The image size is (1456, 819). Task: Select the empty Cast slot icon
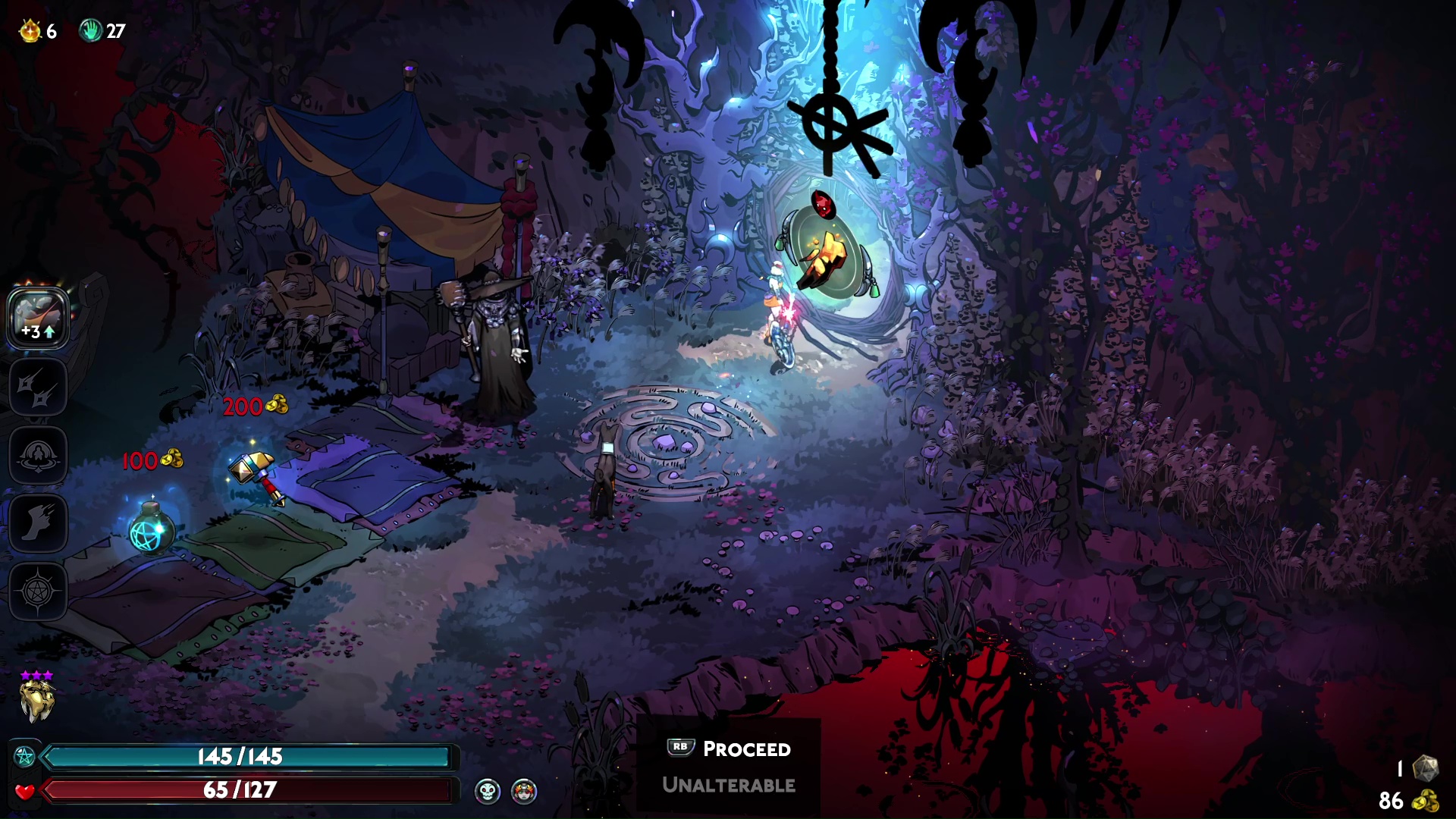pos(38,455)
